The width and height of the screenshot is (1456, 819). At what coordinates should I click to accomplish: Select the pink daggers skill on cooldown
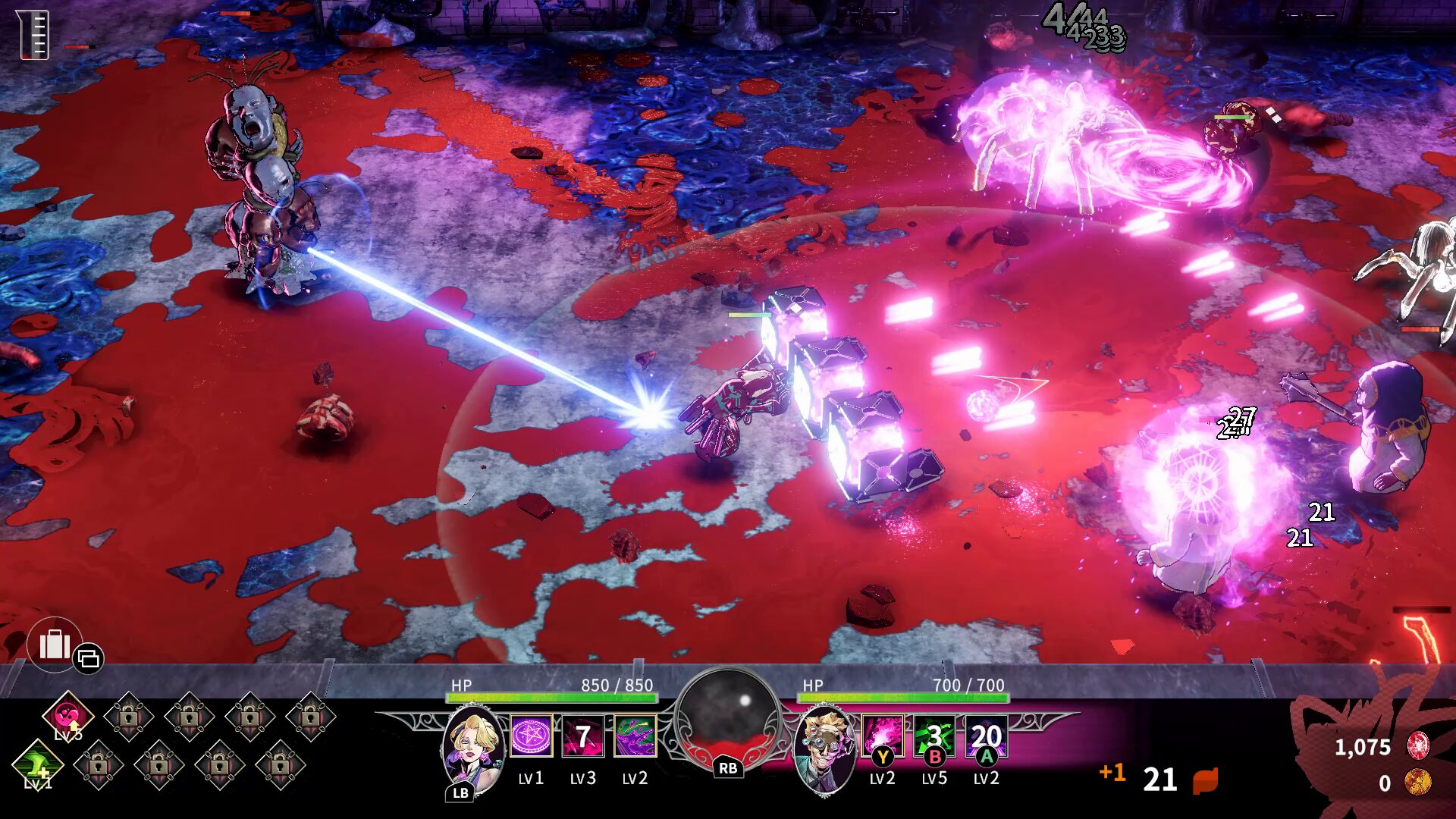coord(582,736)
